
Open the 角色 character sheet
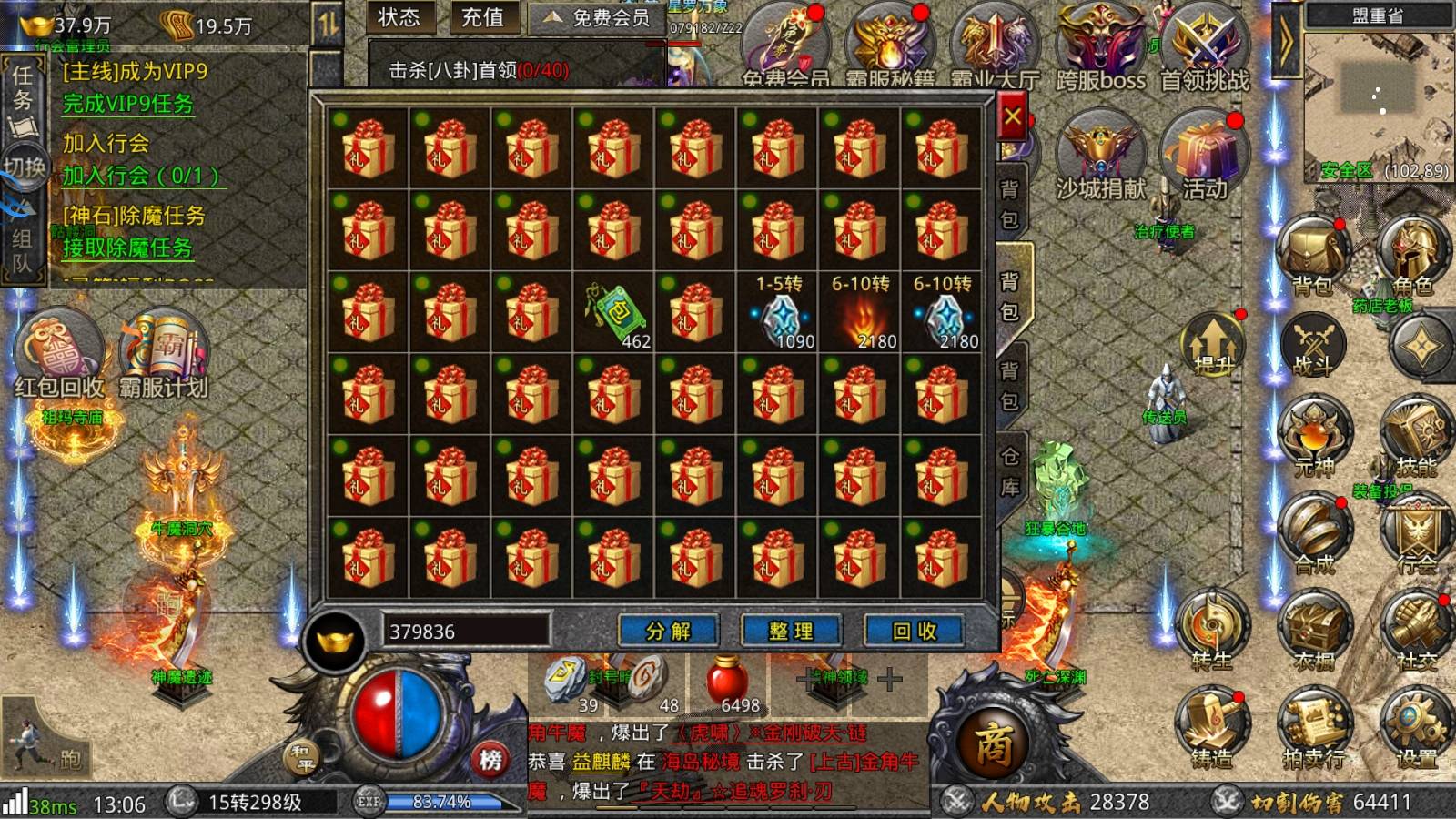point(1412,257)
